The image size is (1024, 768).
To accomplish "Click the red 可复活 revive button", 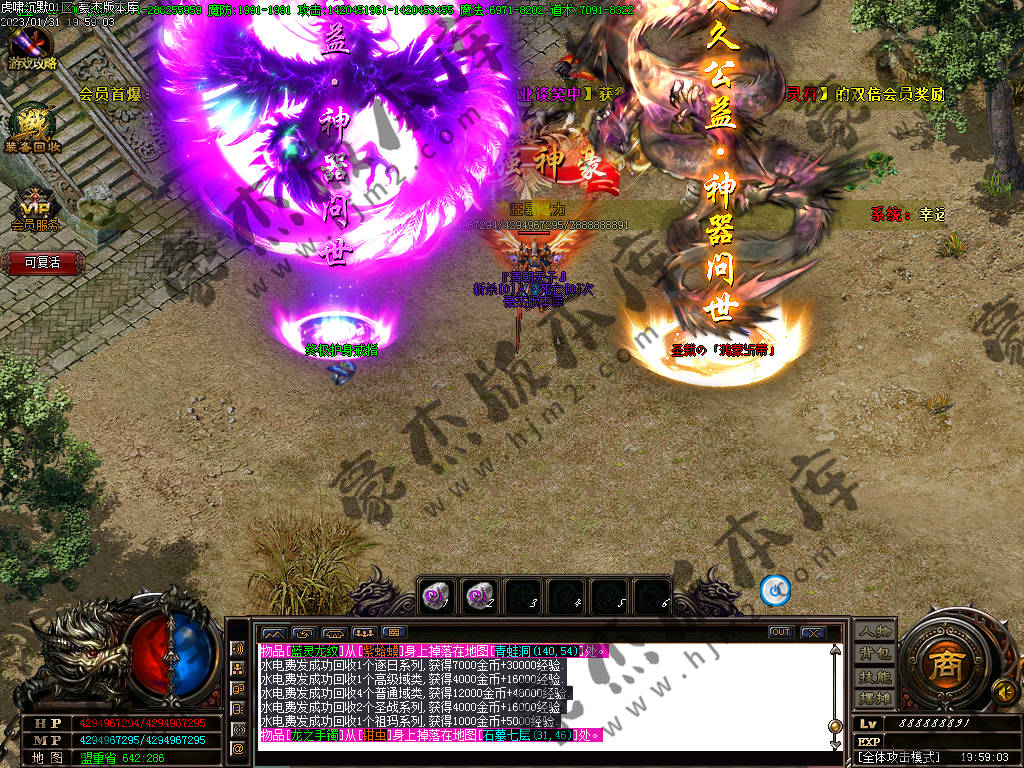I will click(42, 263).
